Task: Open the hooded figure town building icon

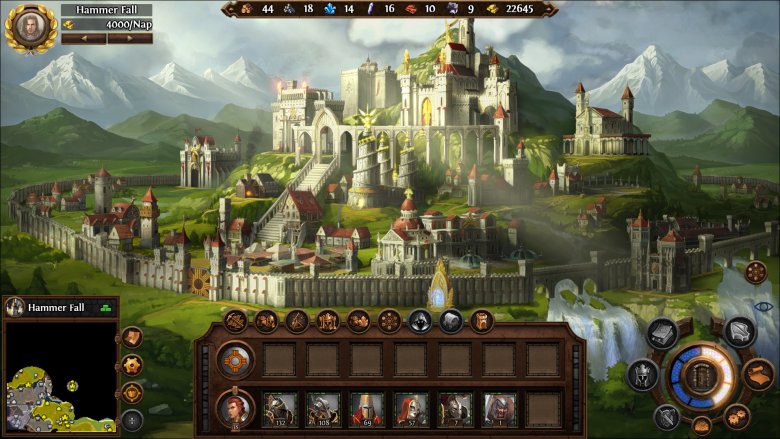Action: [420, 321]
